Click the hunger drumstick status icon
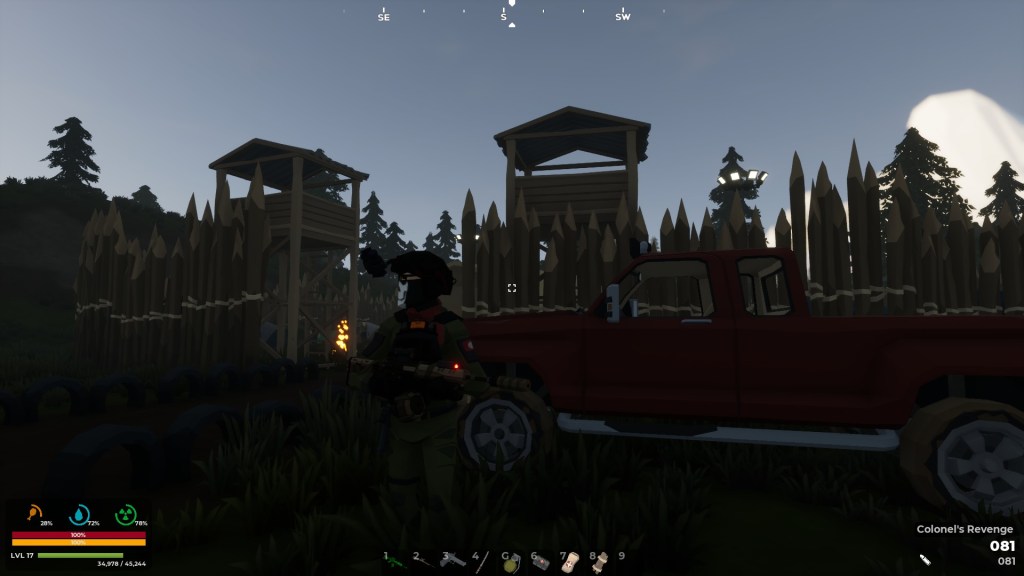The width and height of the screenshot is (1024, 576). pos(35,514)
